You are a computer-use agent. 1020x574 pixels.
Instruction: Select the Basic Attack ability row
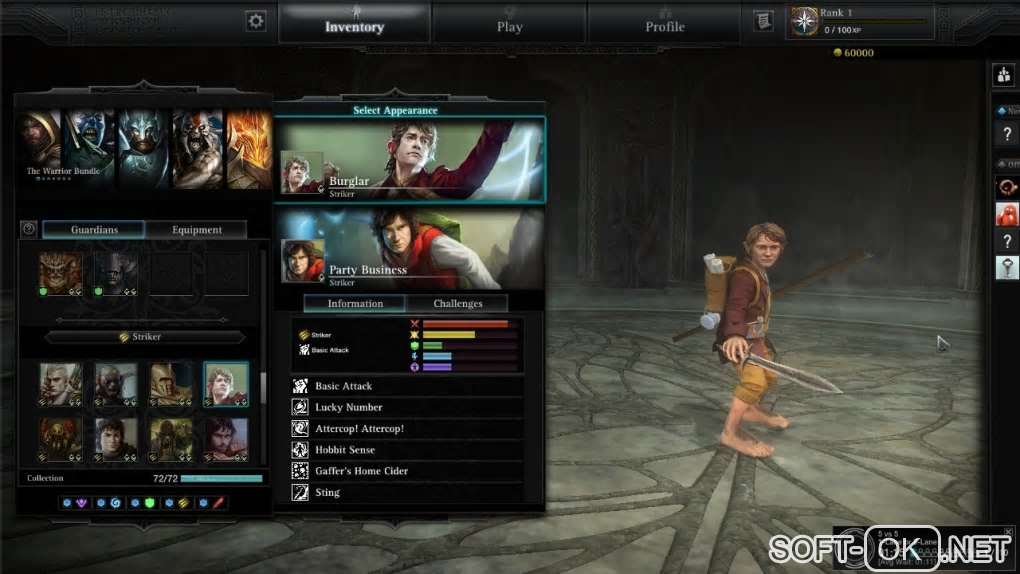coord(407,386)
